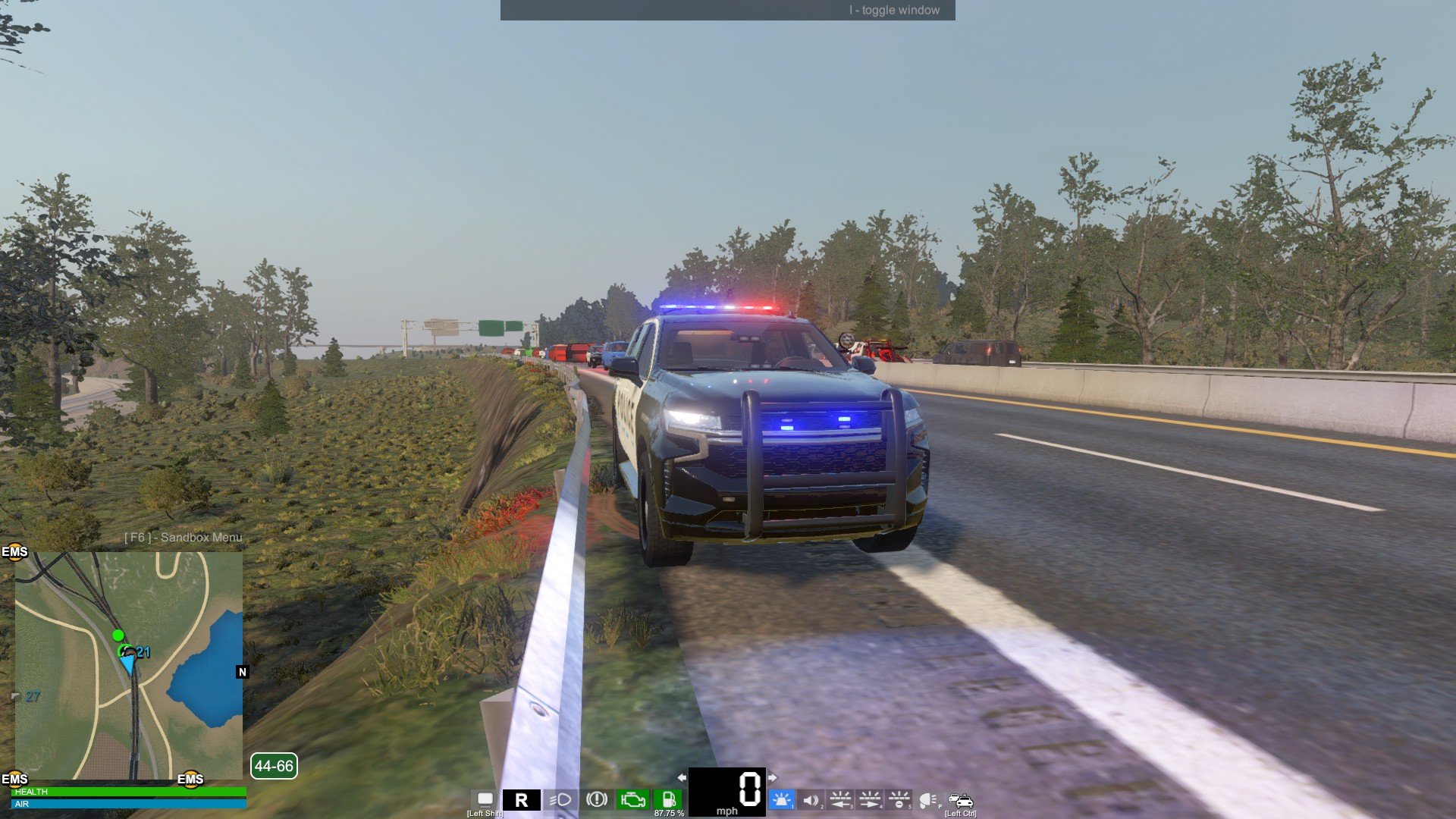
Task: Click the toggle window bar
Action: pyautogui.click(x=727, y=10)
